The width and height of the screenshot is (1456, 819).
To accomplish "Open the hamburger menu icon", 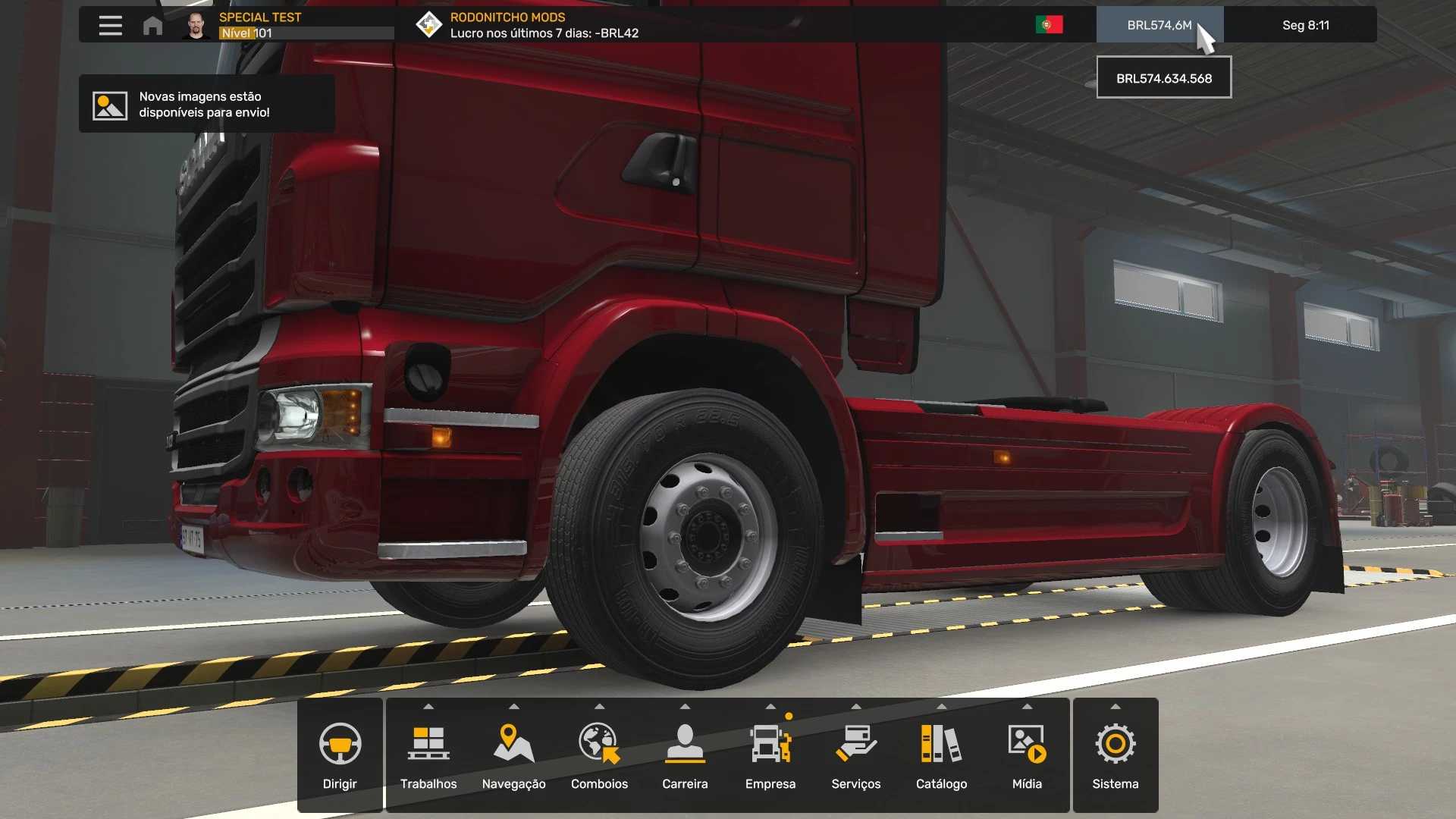I will point(110,25).
